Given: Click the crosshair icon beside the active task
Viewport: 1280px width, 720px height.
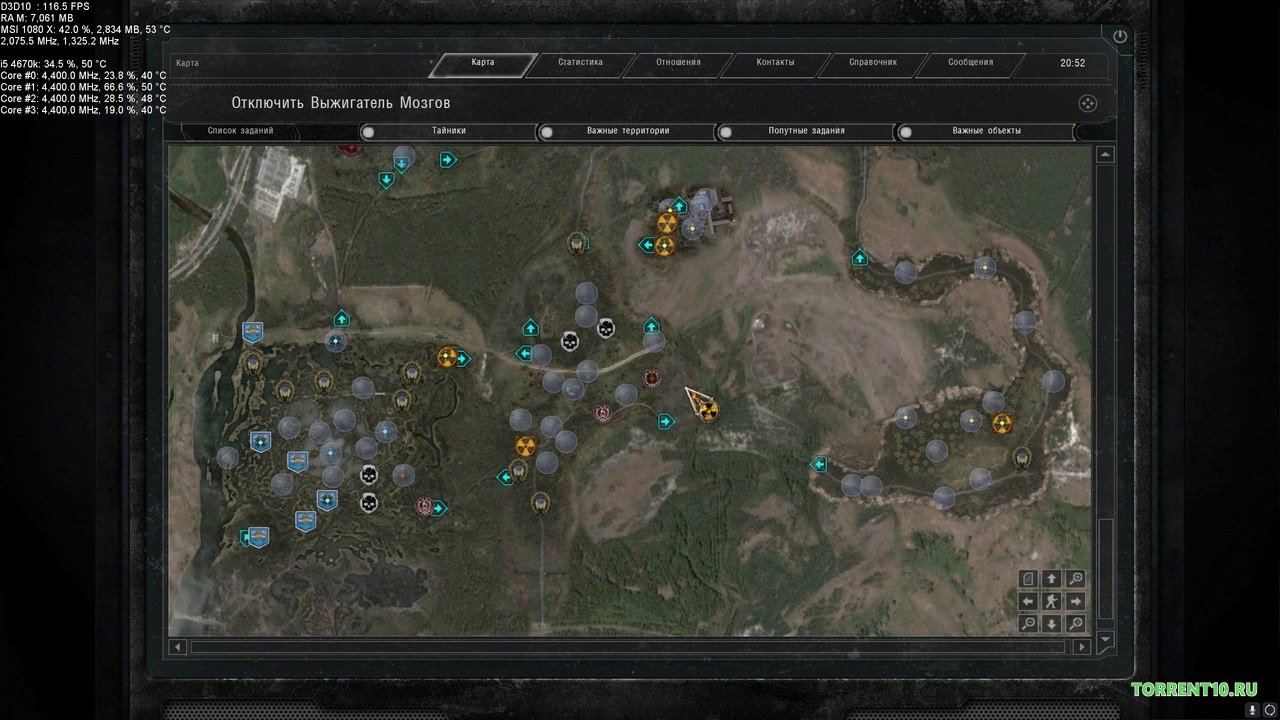Looking at the screenshot, I should click(x=1088, y=103).
